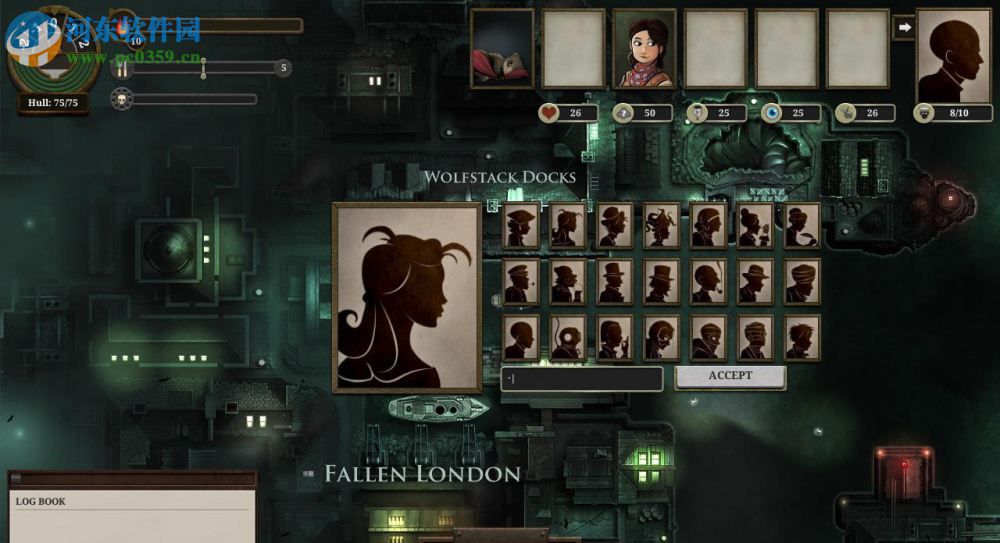
Task: Click the fork and knife supplies icon
Action: 123,69
